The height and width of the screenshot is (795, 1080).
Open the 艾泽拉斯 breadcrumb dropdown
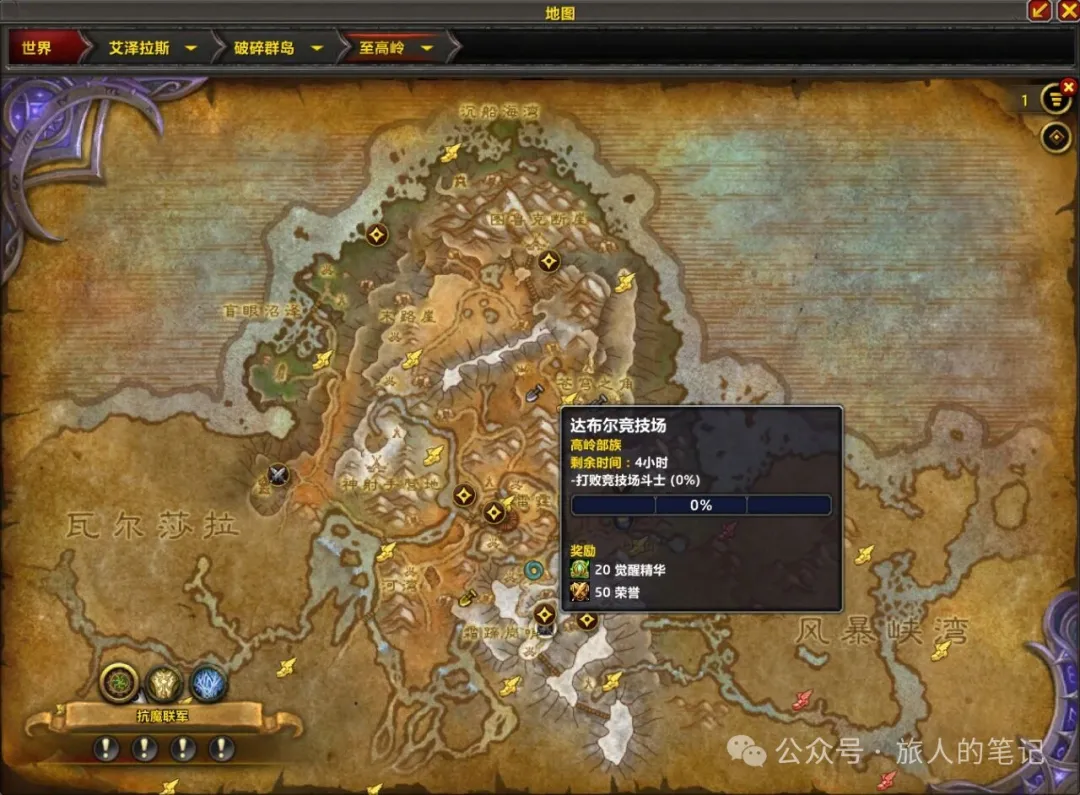pos(190,47)
